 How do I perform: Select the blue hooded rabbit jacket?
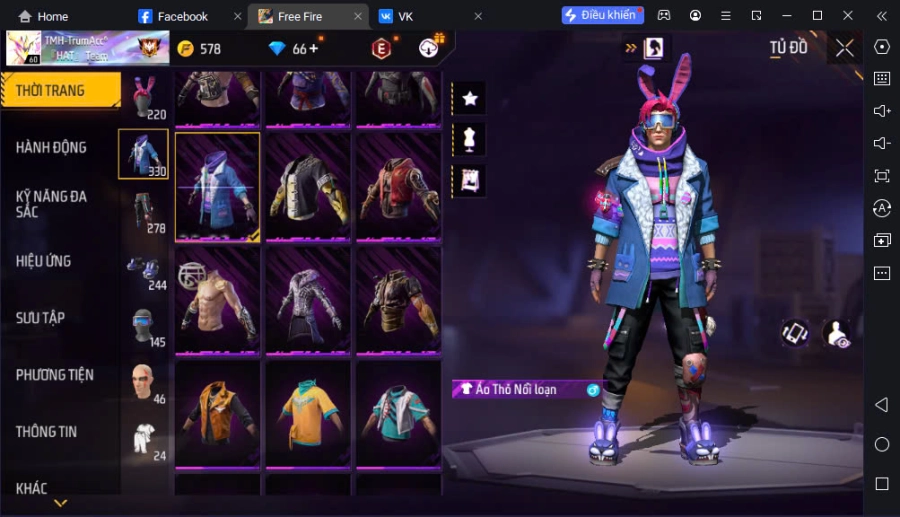217,187
